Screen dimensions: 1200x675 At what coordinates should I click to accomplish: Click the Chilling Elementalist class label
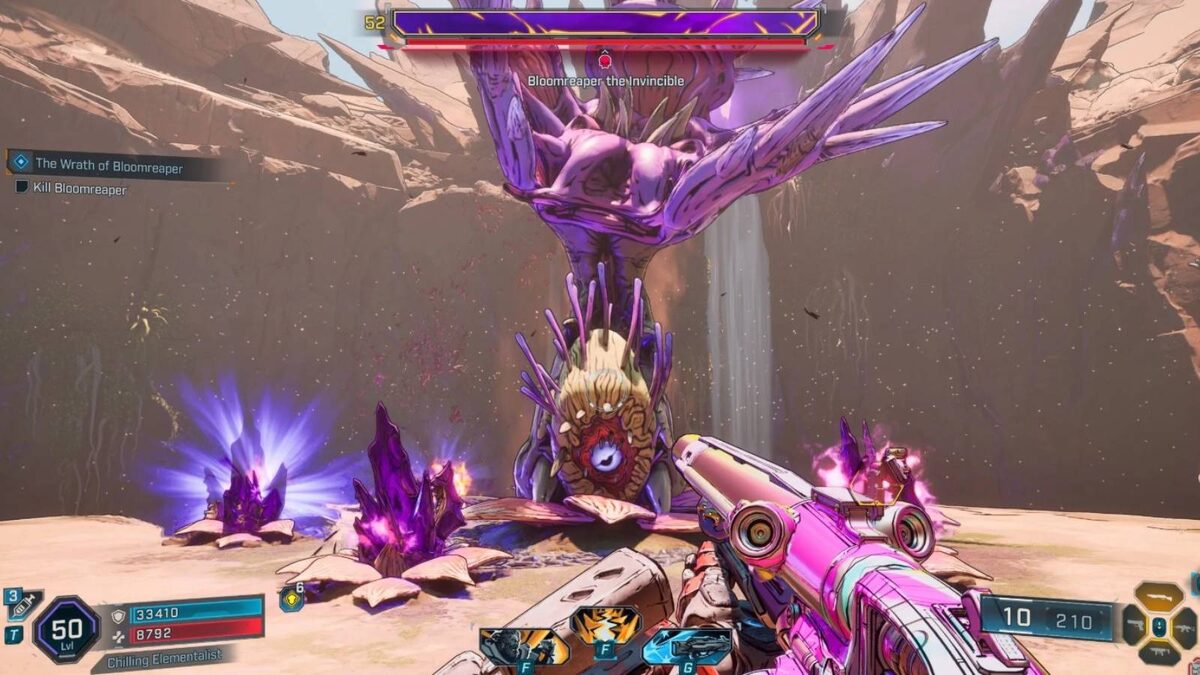pyautogui.click(x=165, y=659)
